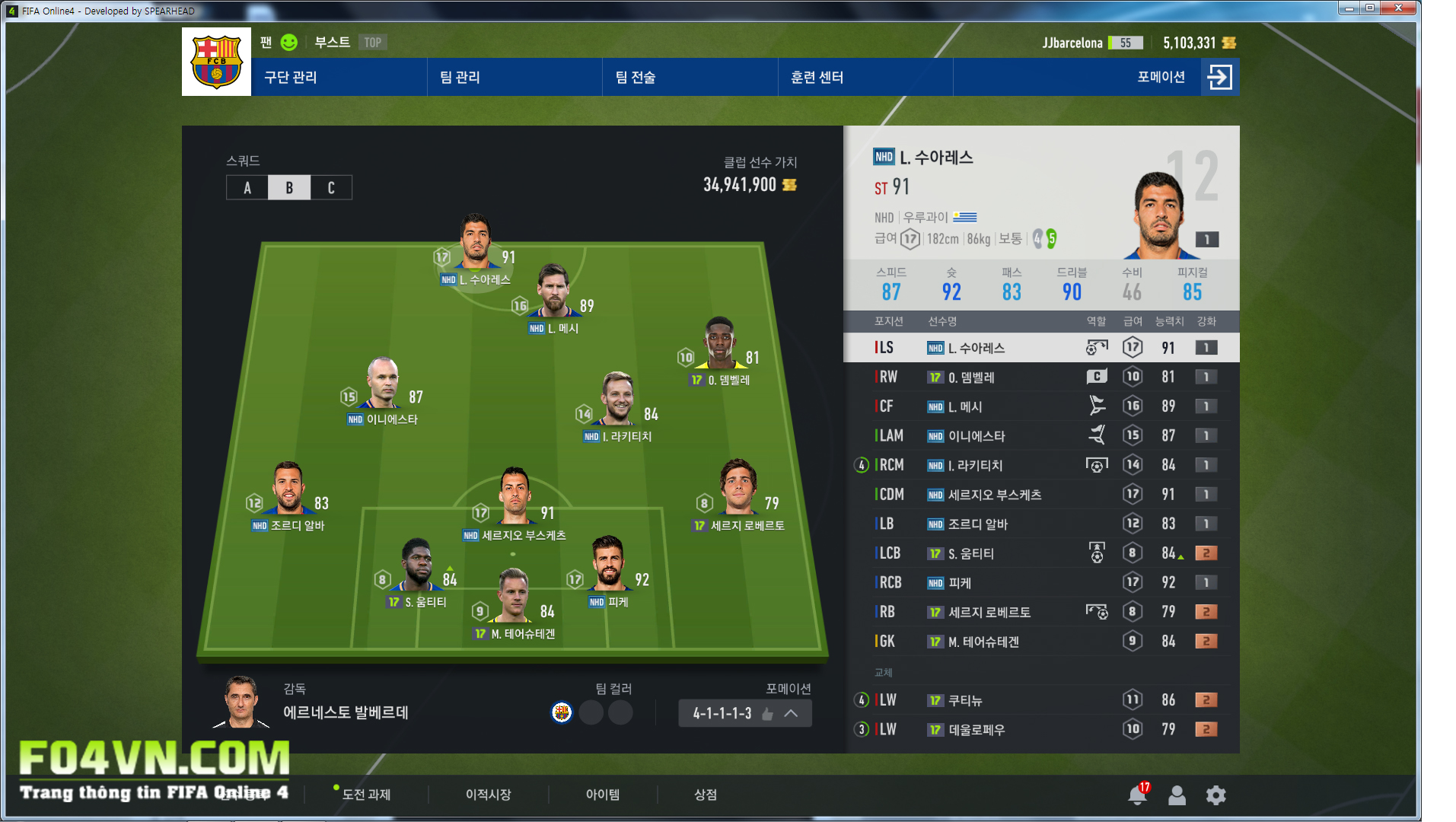
Task: Open the 훈련 센터 menu
Action: [x=817, y=77]
